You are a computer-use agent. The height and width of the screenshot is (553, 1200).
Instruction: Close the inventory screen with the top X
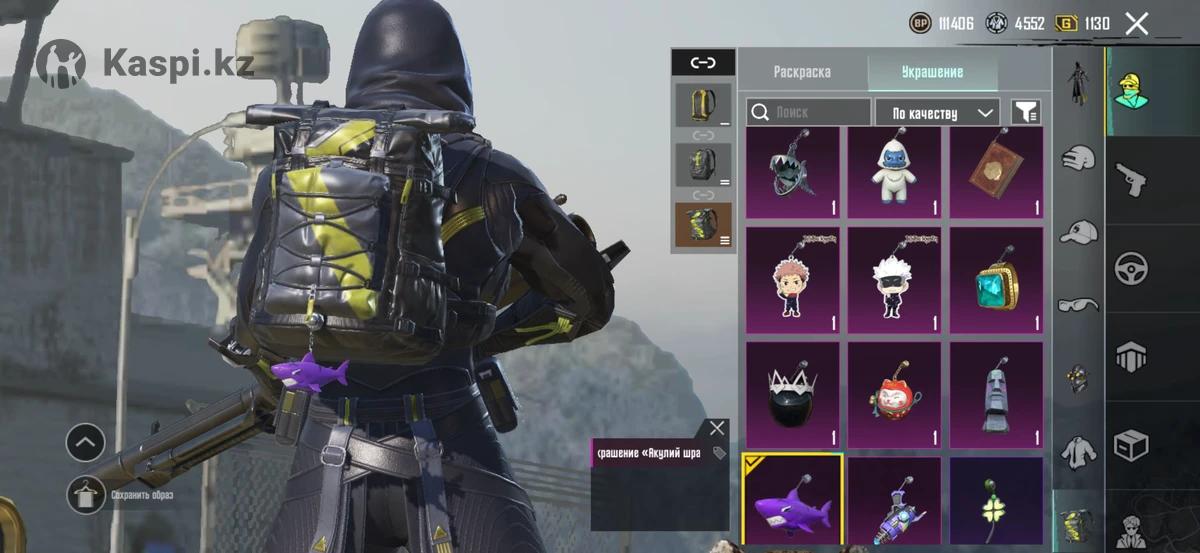click(x=1136, y=24)
